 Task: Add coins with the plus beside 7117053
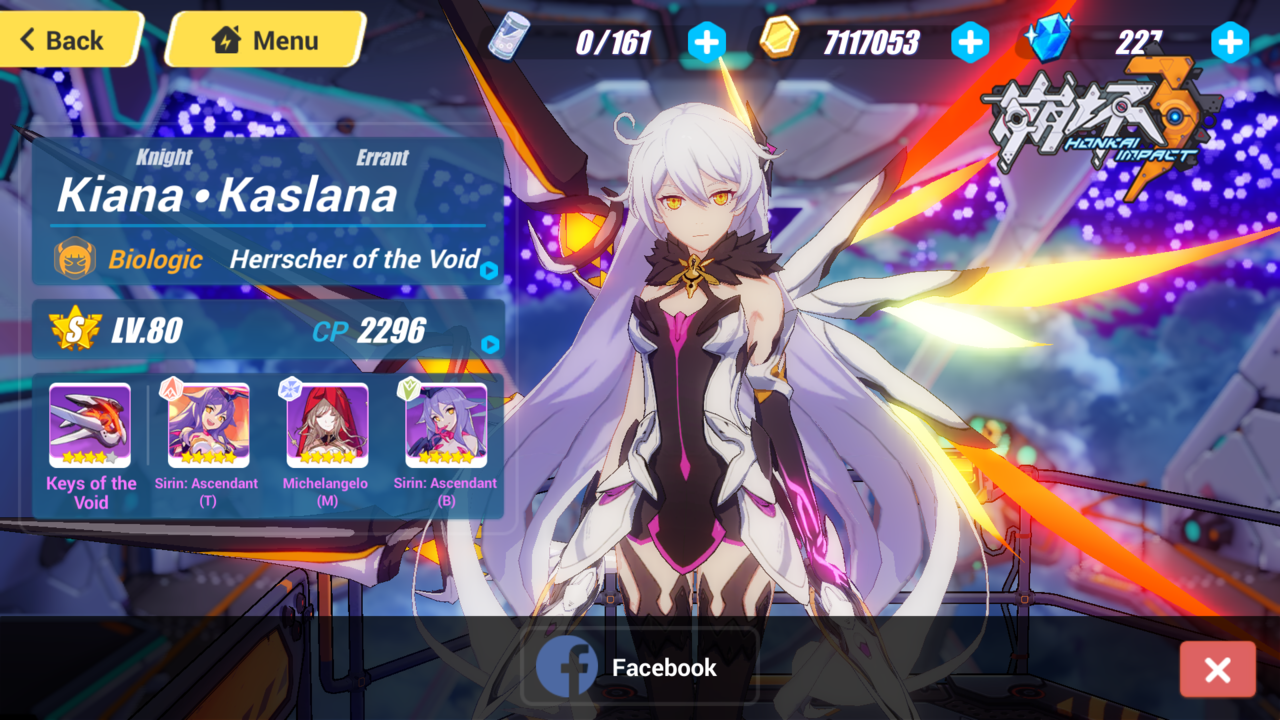pyautogui.click(x=969, y=43)
